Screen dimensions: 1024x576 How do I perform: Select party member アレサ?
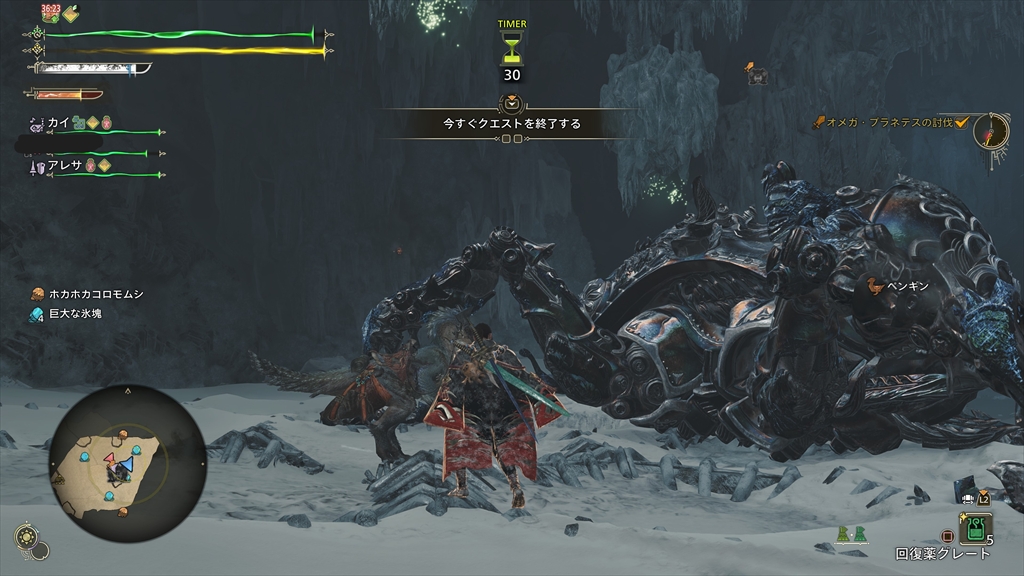(64, 166)
